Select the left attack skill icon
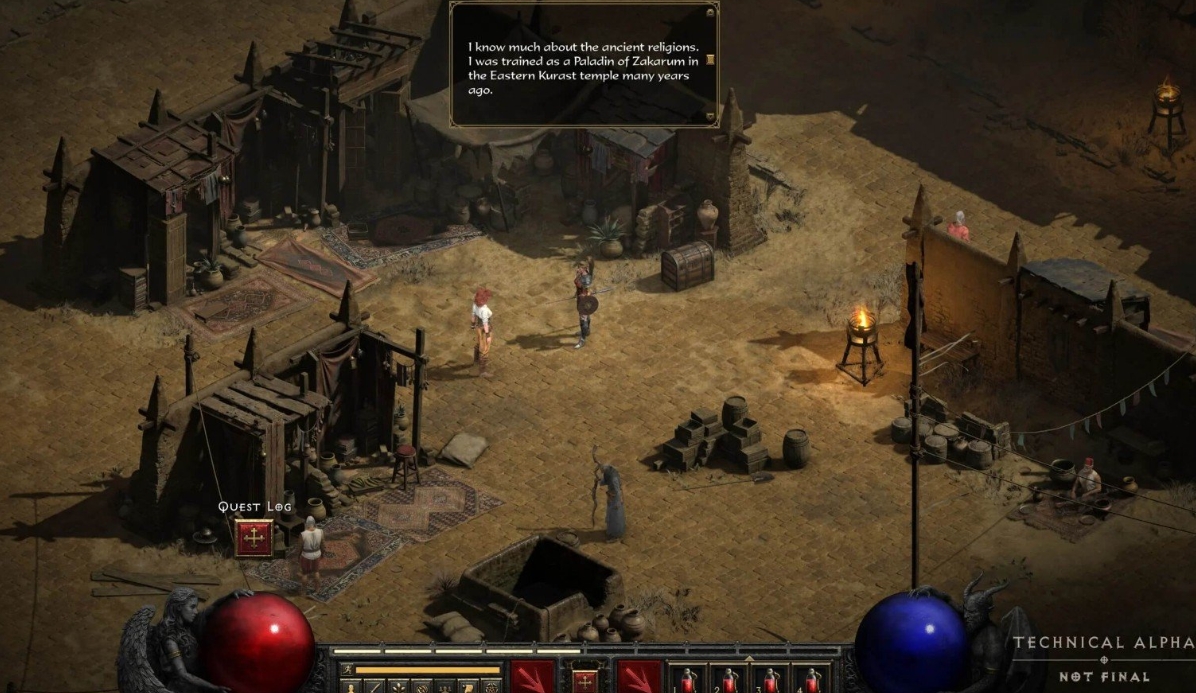Image resolution: width=1196 pixels, height=693 pixels. [x=533, y=678]
